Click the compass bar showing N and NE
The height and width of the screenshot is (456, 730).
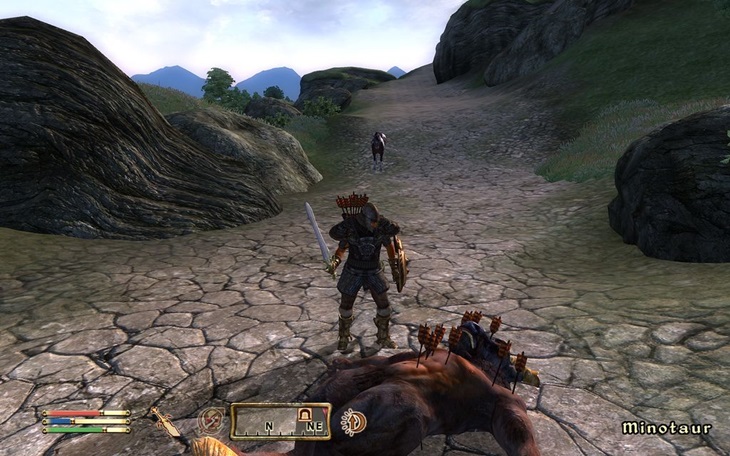[x=280, y=421]
